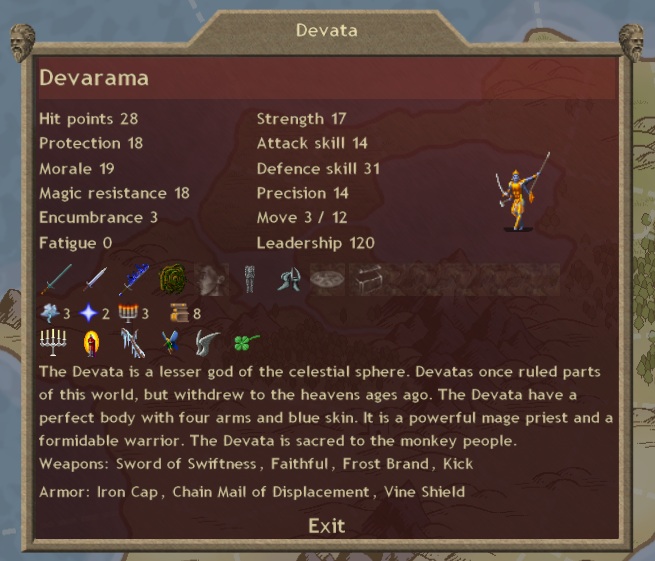Click the grey wing ability icon
This screenshot has height=561, width=655.
point(207,343)
